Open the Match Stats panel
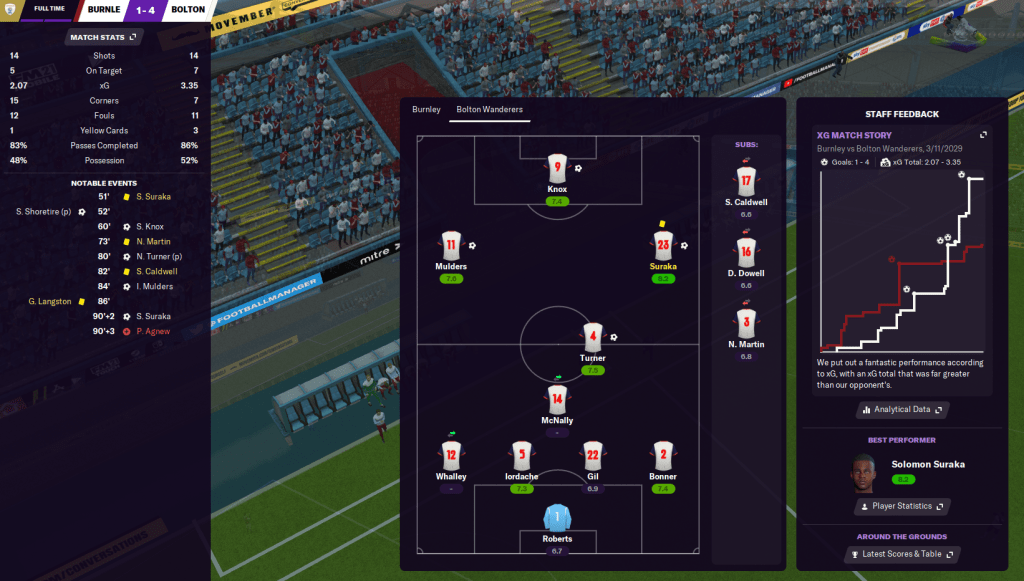 pyautogui.click(x=104, y=37)
